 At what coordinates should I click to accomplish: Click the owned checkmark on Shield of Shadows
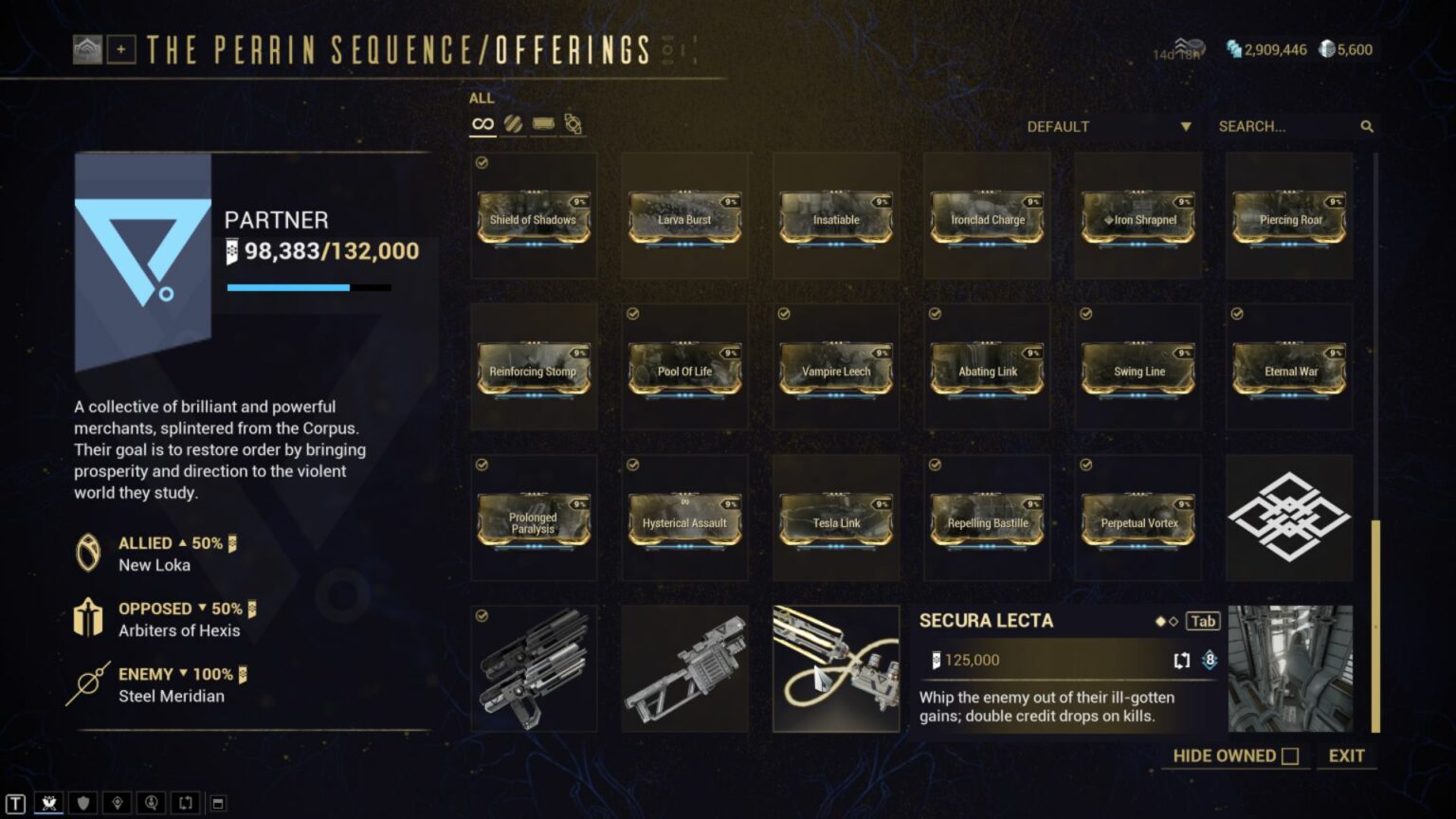click(483, 163)
